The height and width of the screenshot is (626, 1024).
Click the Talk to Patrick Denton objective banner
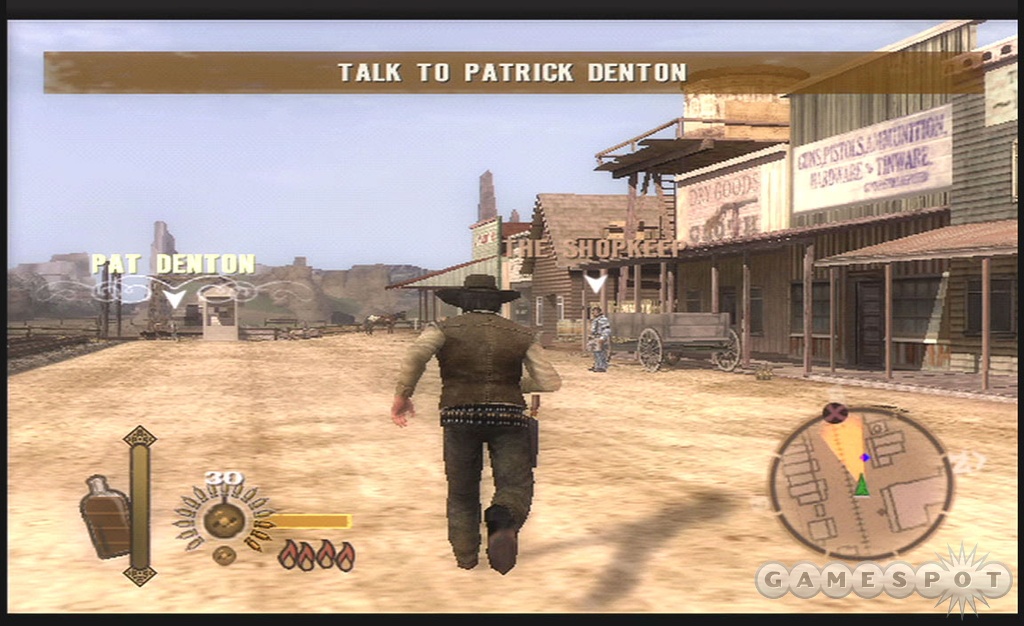click(512, 72)
